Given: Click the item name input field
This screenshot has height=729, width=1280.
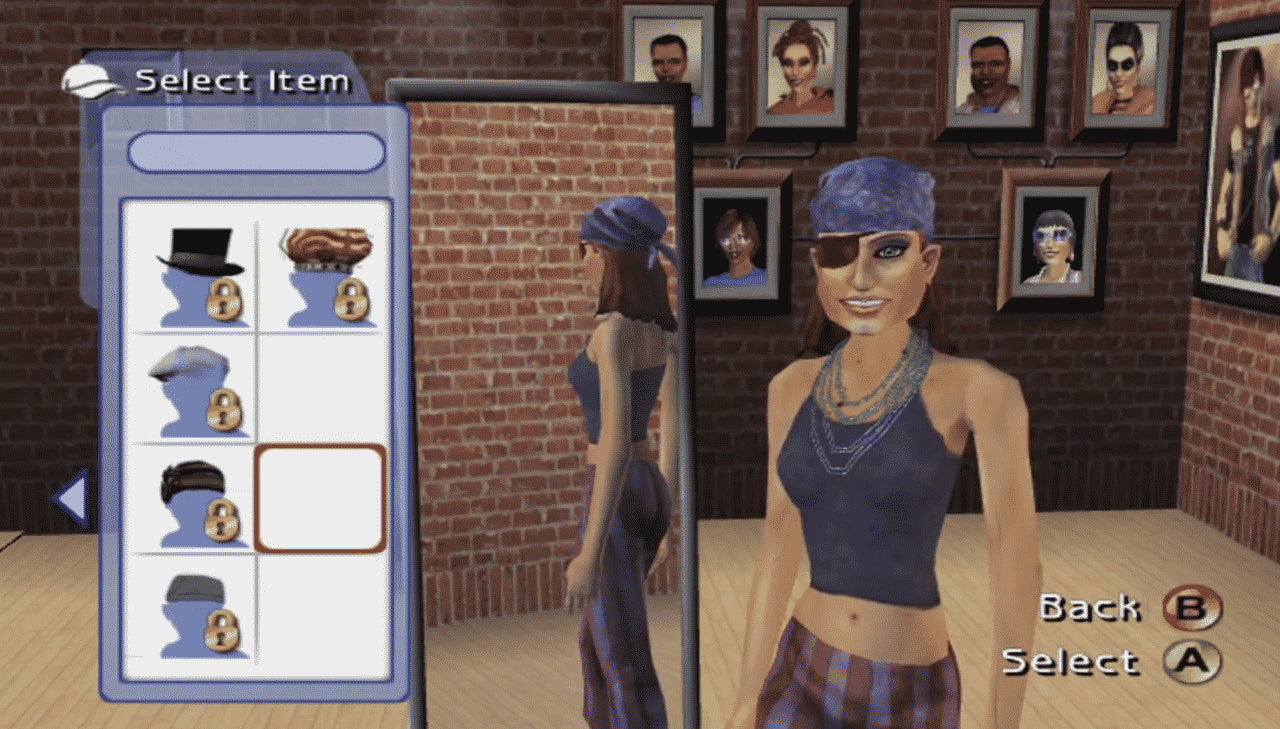Looking at the screenshot, I should tap(255, 152).
